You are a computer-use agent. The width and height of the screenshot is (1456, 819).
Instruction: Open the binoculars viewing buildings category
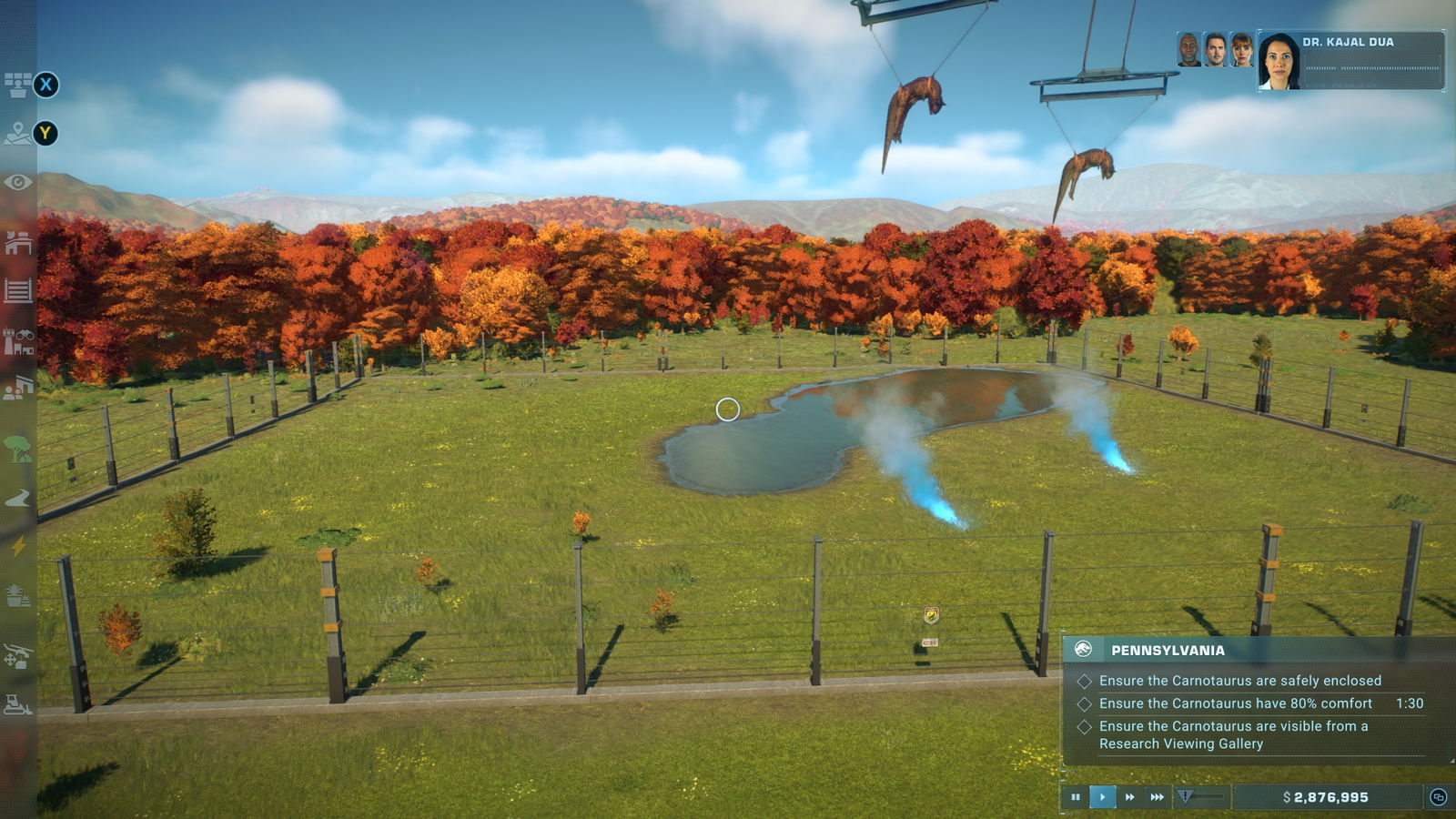coord(17,342)
